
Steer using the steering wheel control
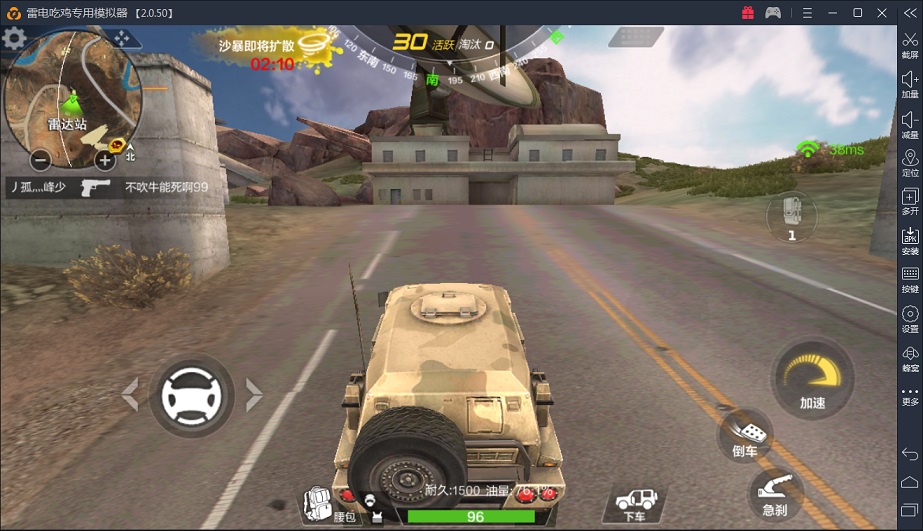191,396
